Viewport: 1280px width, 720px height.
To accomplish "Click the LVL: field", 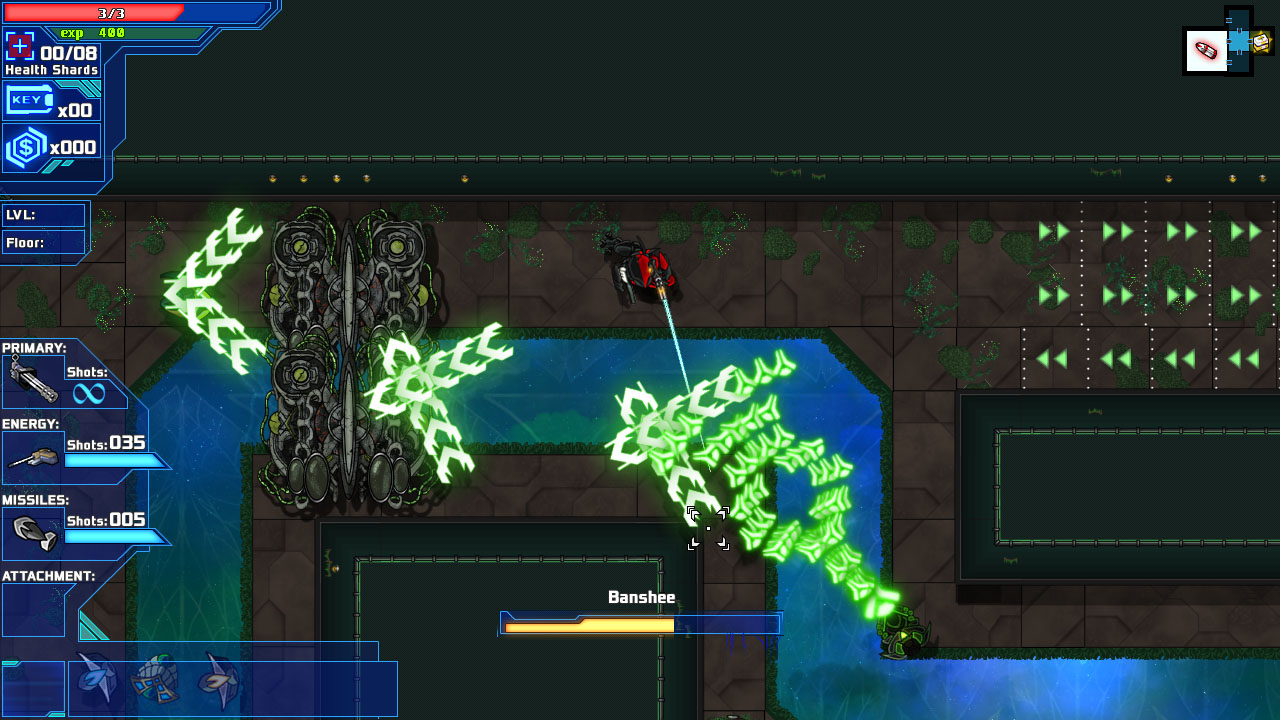I will click(44, 214).
